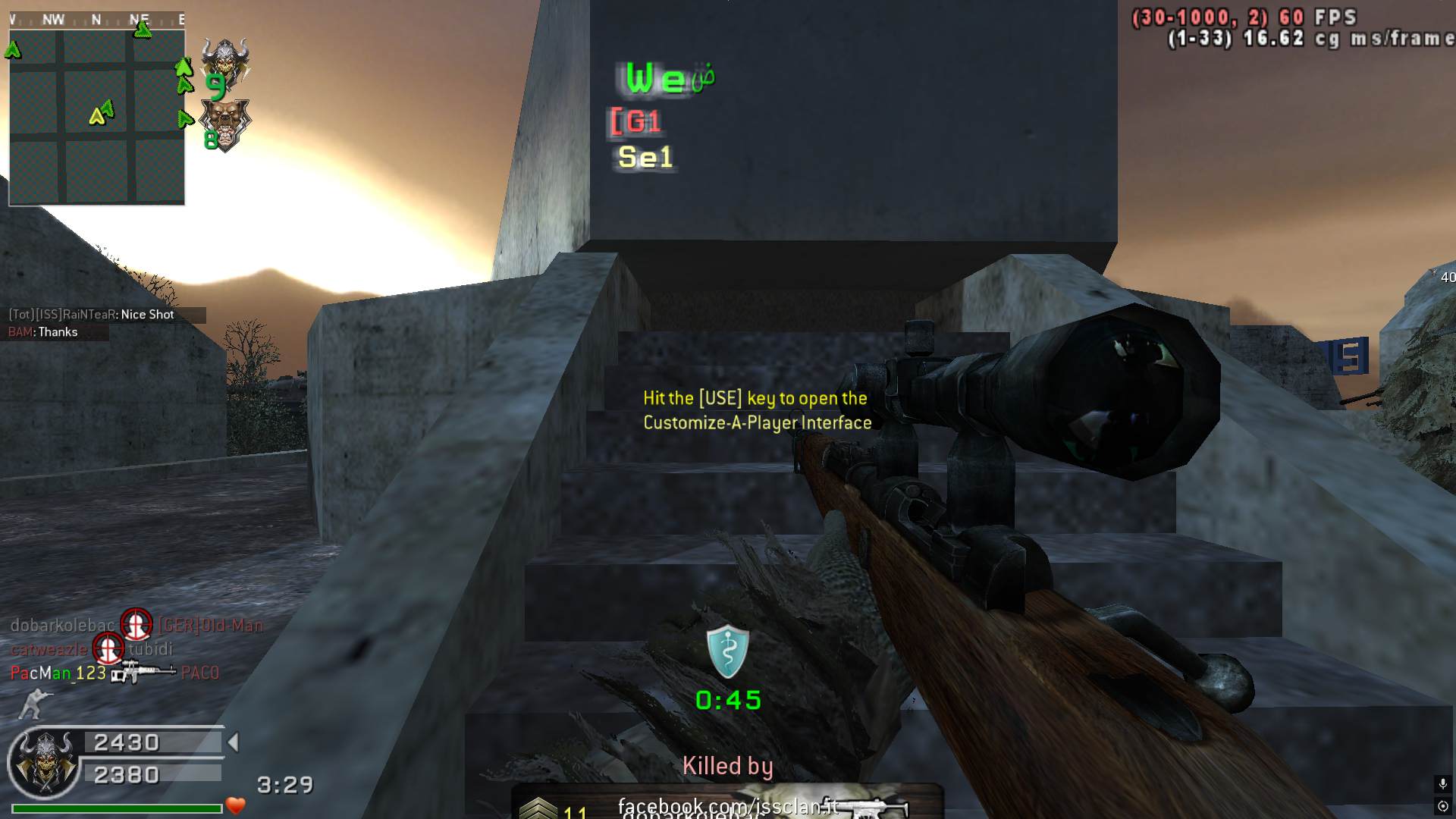Screen dimensions: 1456x819
Task: Select the bear team emblem
Action: point(224,124)
